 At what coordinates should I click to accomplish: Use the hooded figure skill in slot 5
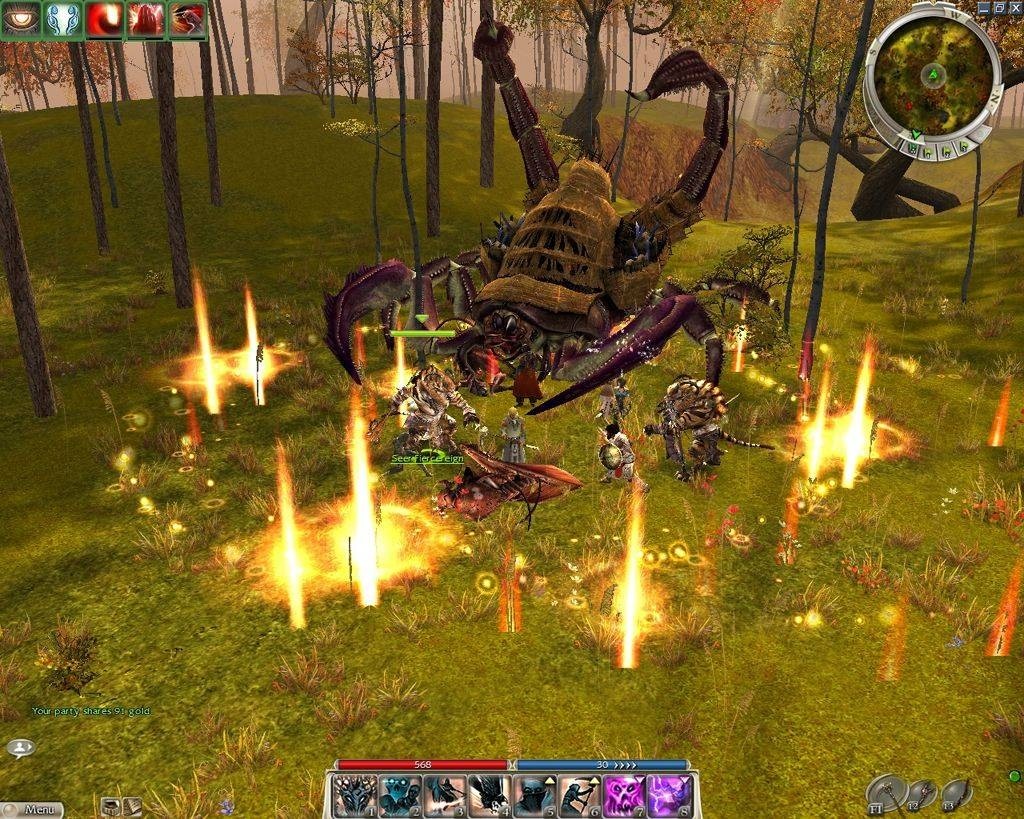pos(534,796)
